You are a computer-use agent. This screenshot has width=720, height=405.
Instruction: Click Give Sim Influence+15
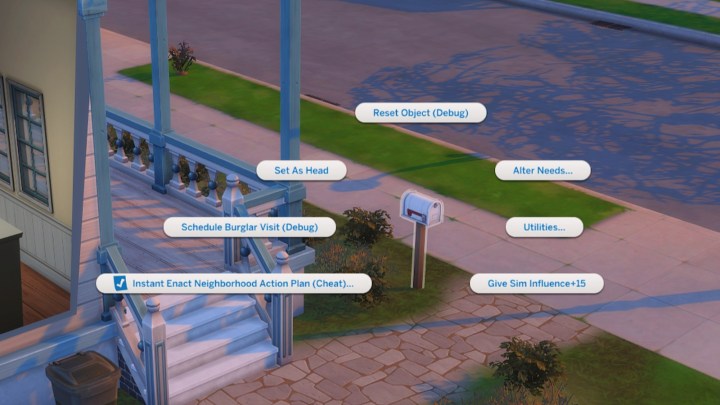point(536,284)
